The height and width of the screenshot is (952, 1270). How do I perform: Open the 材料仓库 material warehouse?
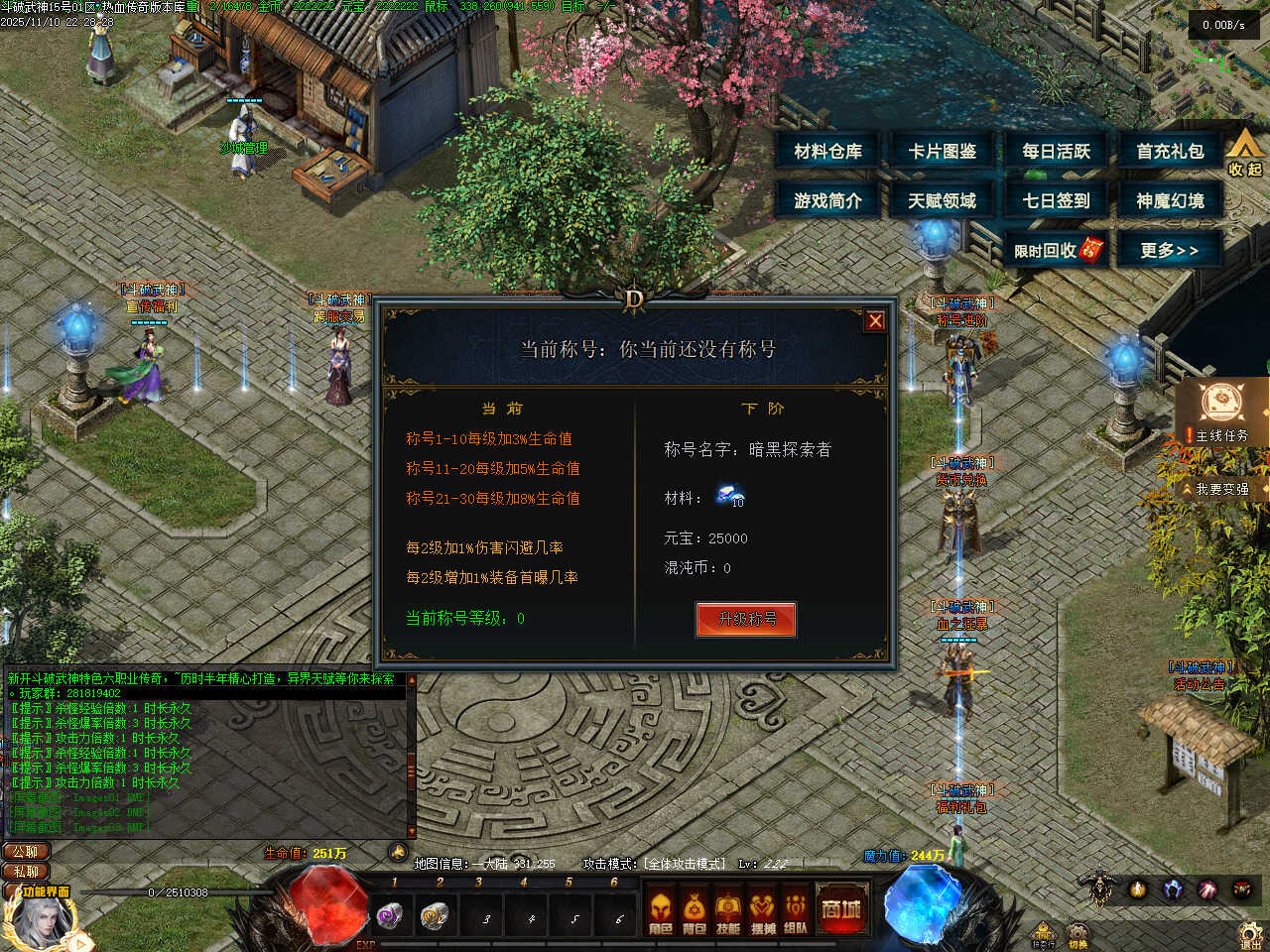[x=827, y=152]
